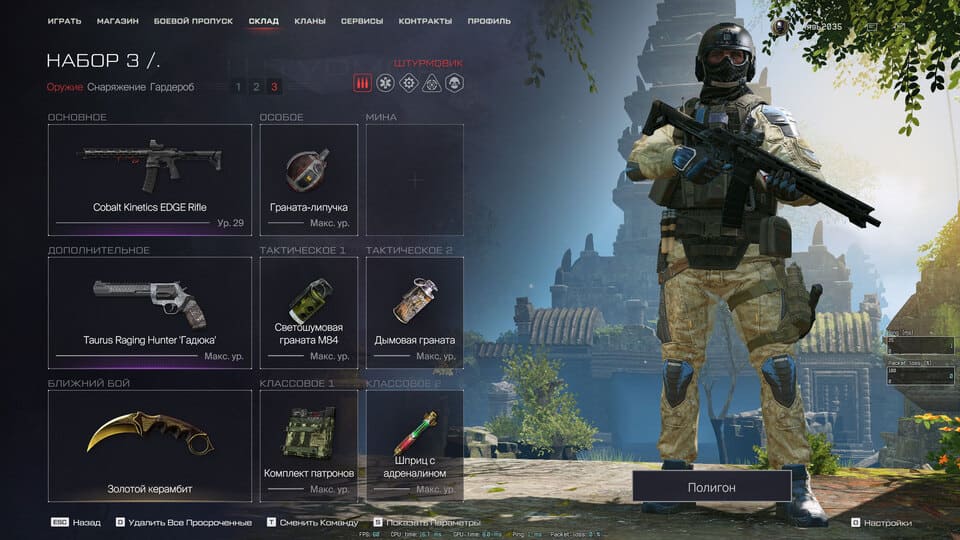Viewport: 960px width, 540px height.
Task: Select loadout set number 1
Action: click(x=238, y=87)
